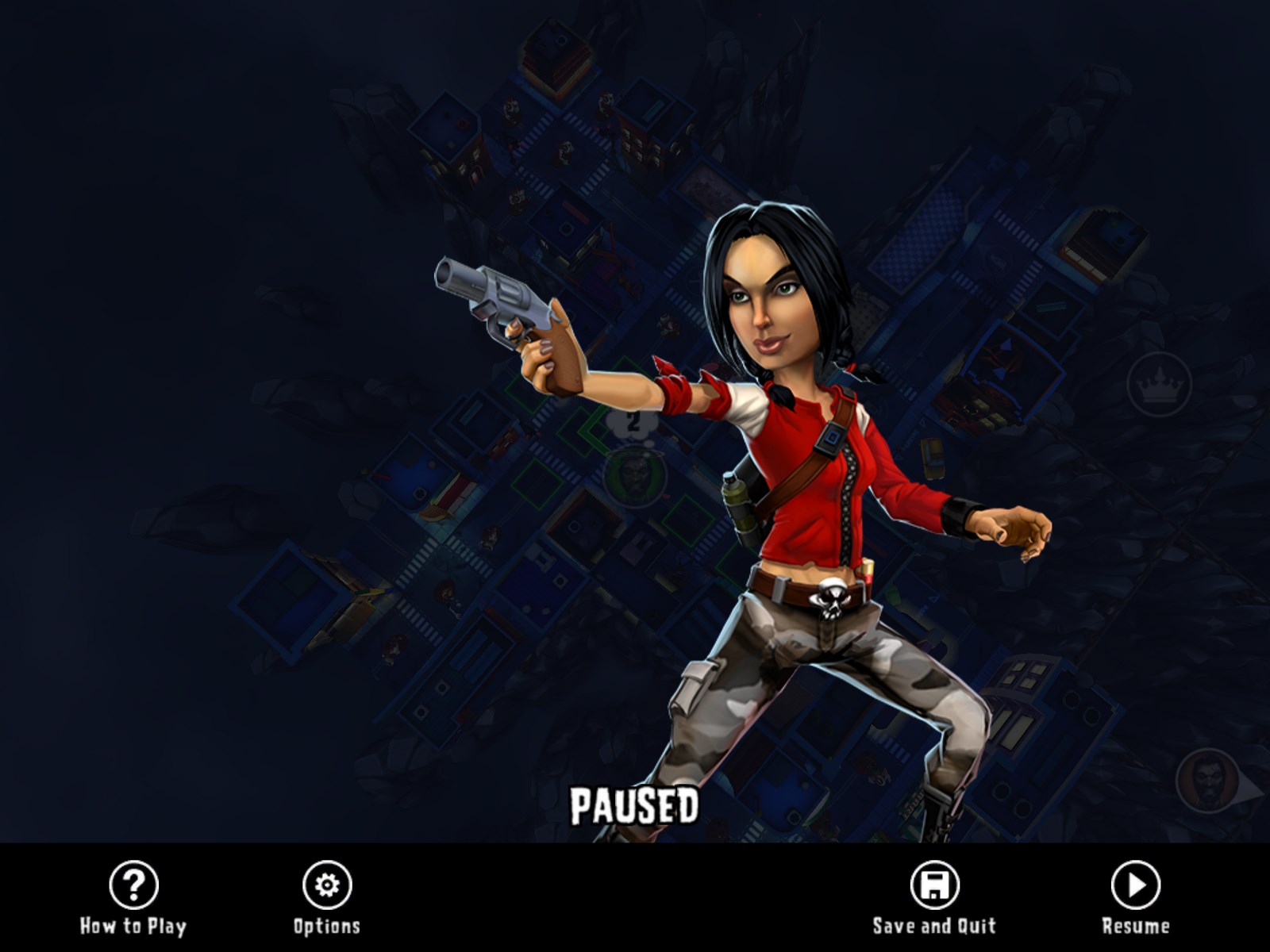
Task: Resume the paused game
Action: click(x=1135, y=885)
